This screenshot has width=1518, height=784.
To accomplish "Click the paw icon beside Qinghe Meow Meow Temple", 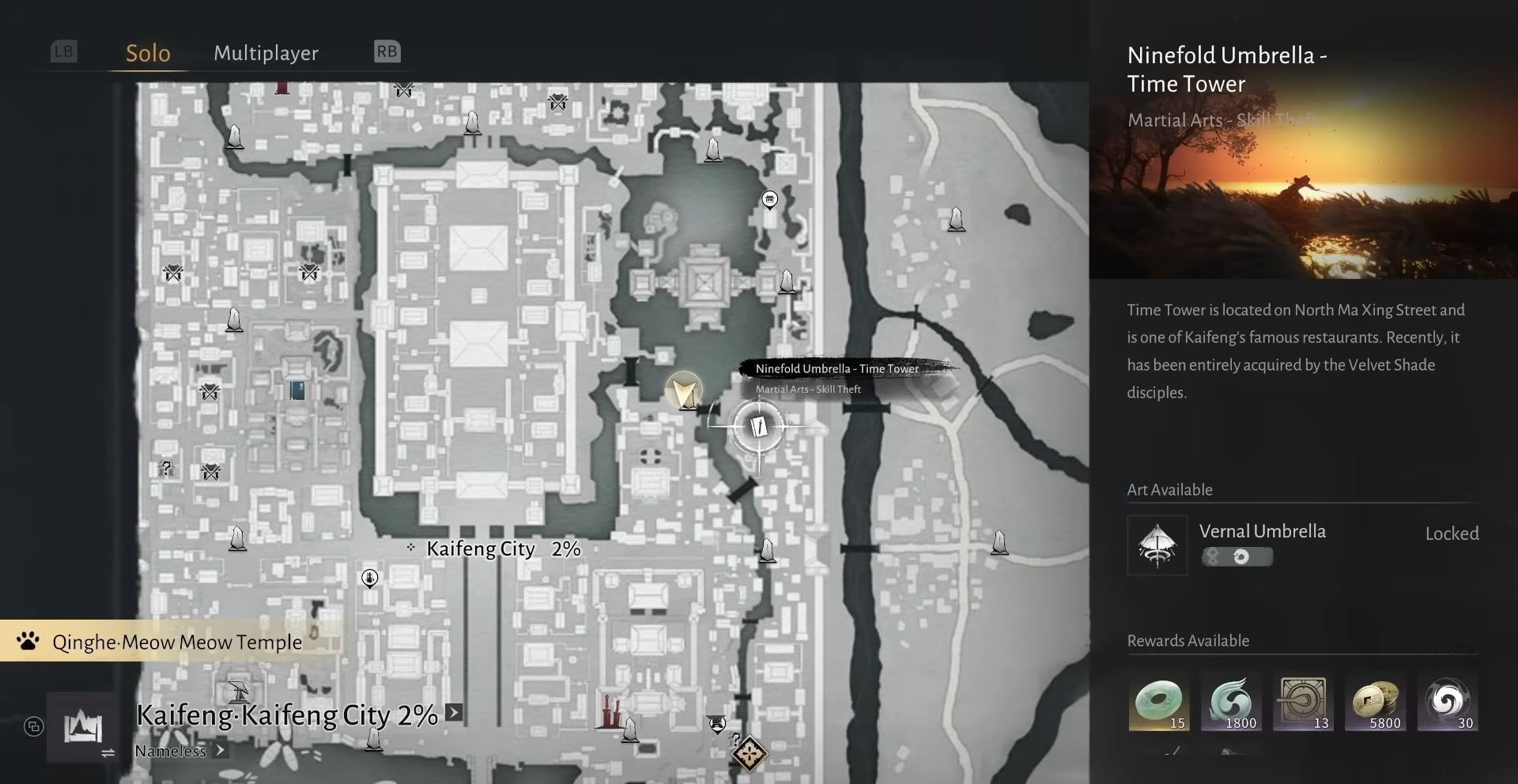I will point(28,641).
